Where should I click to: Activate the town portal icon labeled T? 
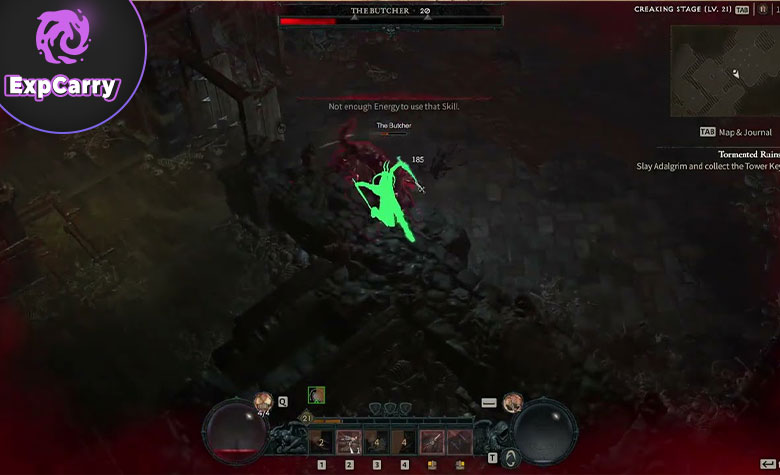510,457
